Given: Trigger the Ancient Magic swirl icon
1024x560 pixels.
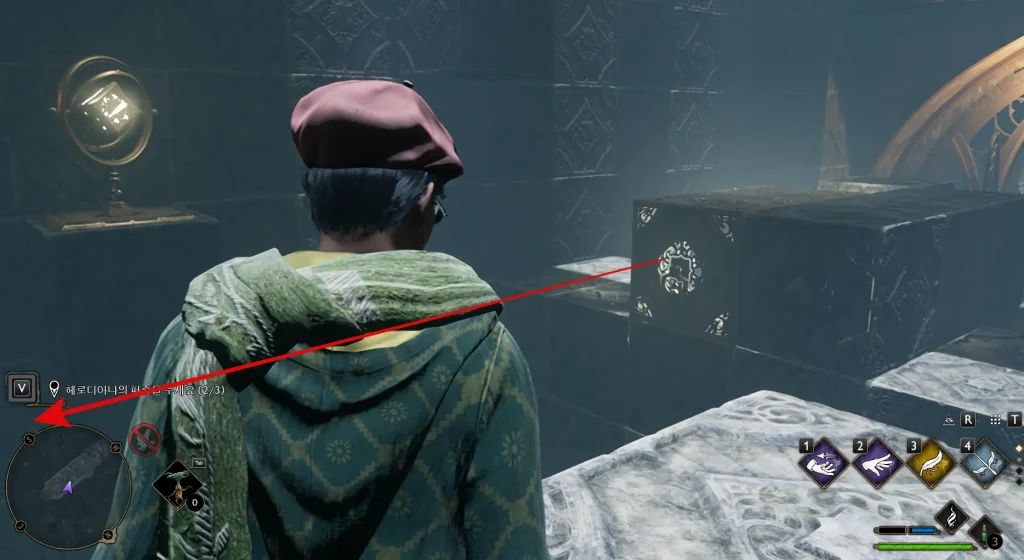Looking at the screenshot, I should coord(949,517).
